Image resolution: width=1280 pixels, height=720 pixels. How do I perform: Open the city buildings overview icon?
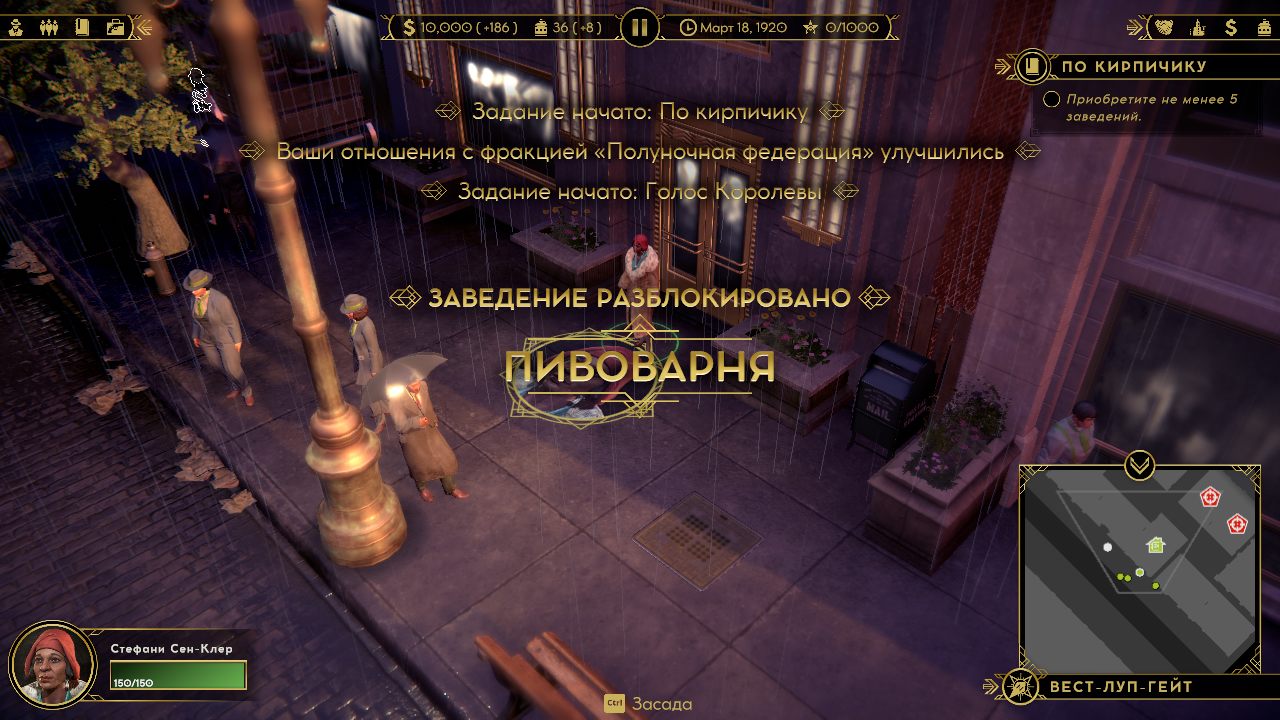(x=1198, y=27)
